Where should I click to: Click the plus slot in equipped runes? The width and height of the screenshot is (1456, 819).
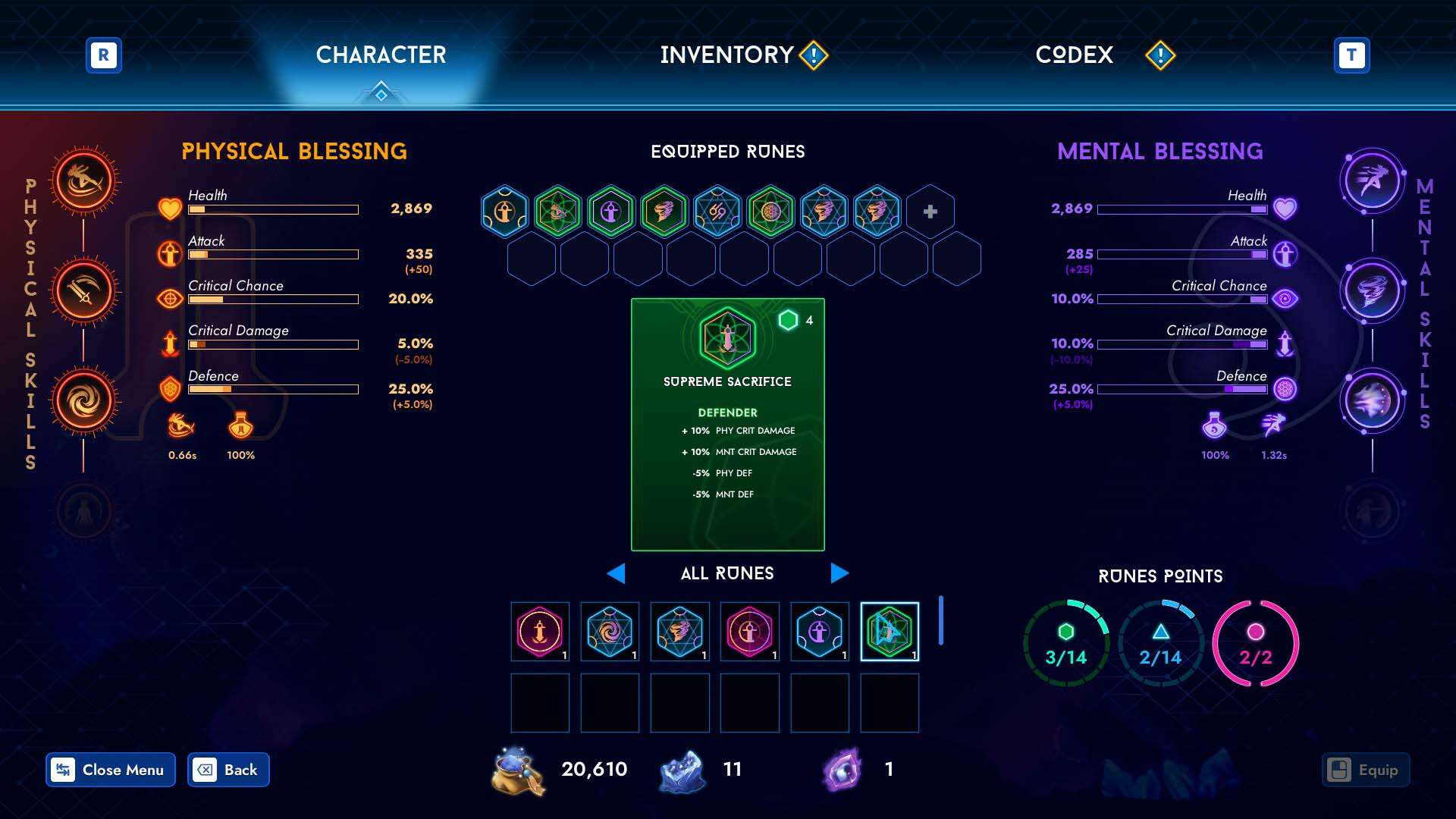click(x=930, y=212)
